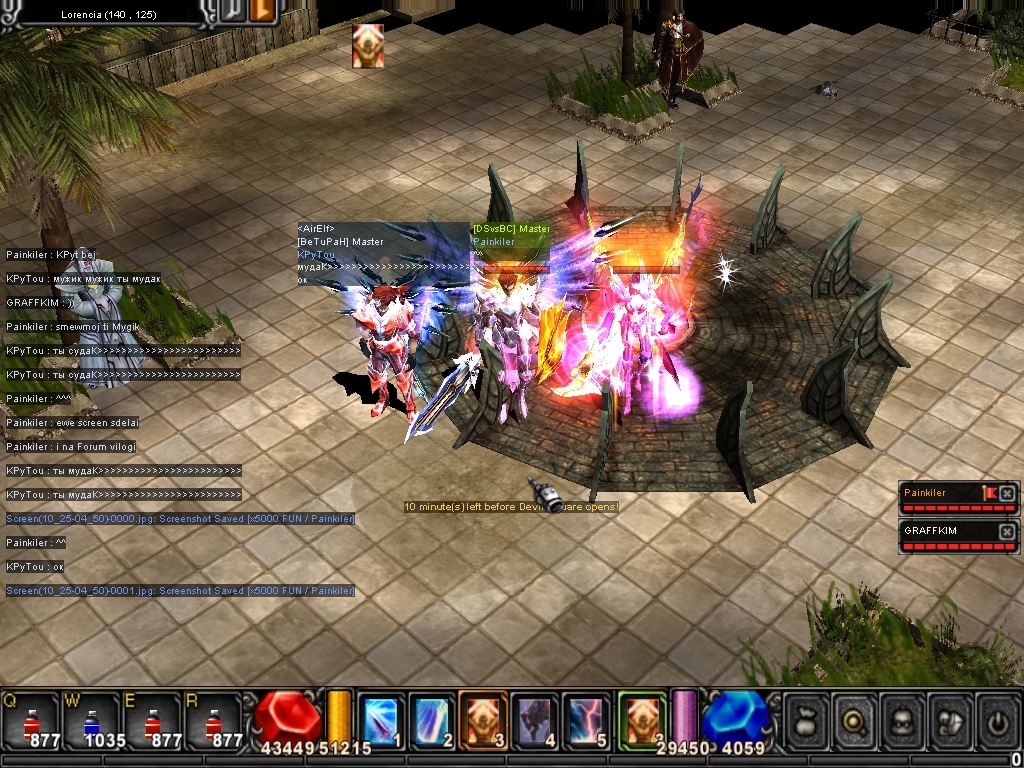Use the red potion in slot E
Viewport: 1024px width, 768px height.
click(153, 720)
